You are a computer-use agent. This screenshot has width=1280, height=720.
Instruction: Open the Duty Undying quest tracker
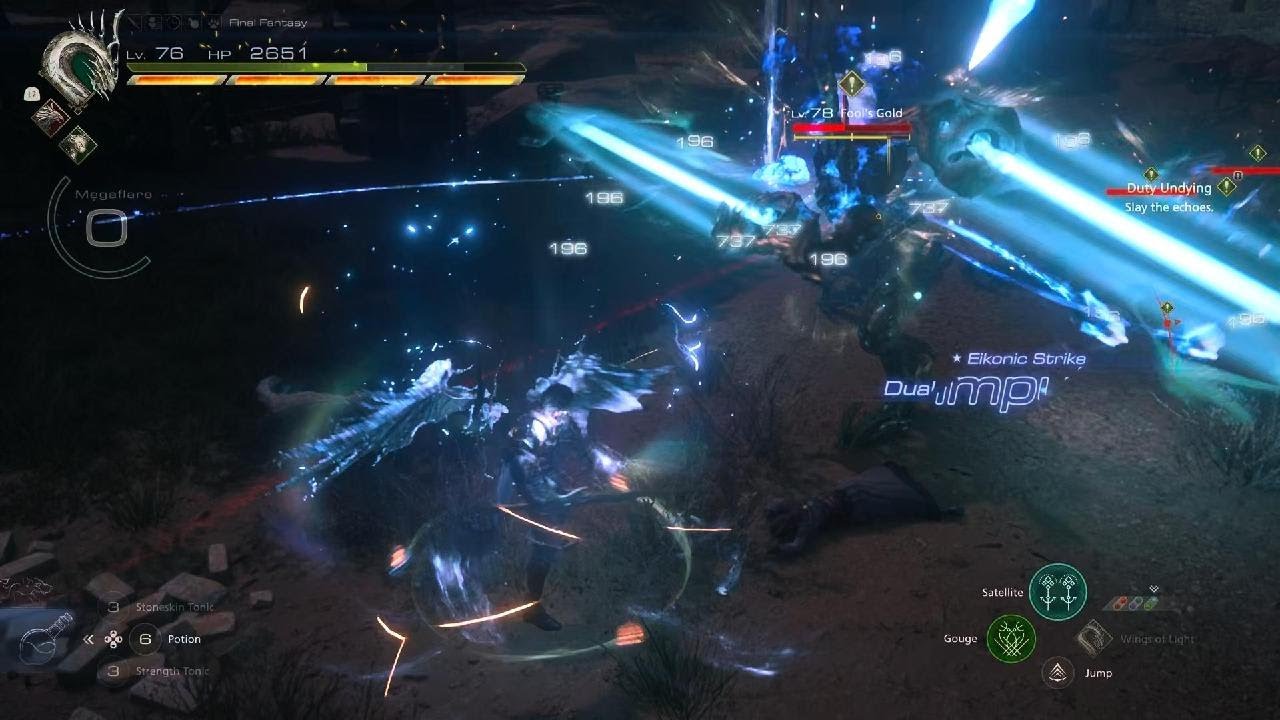pyautogui.click(x=1168, y=188)
